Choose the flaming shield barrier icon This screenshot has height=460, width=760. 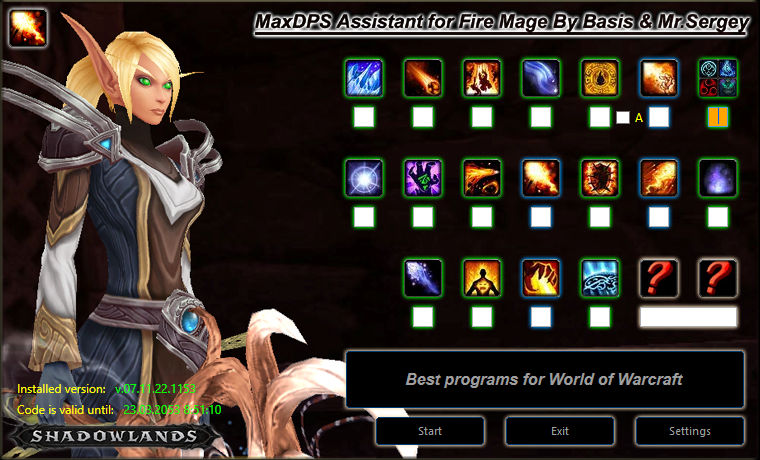(600, 178)
